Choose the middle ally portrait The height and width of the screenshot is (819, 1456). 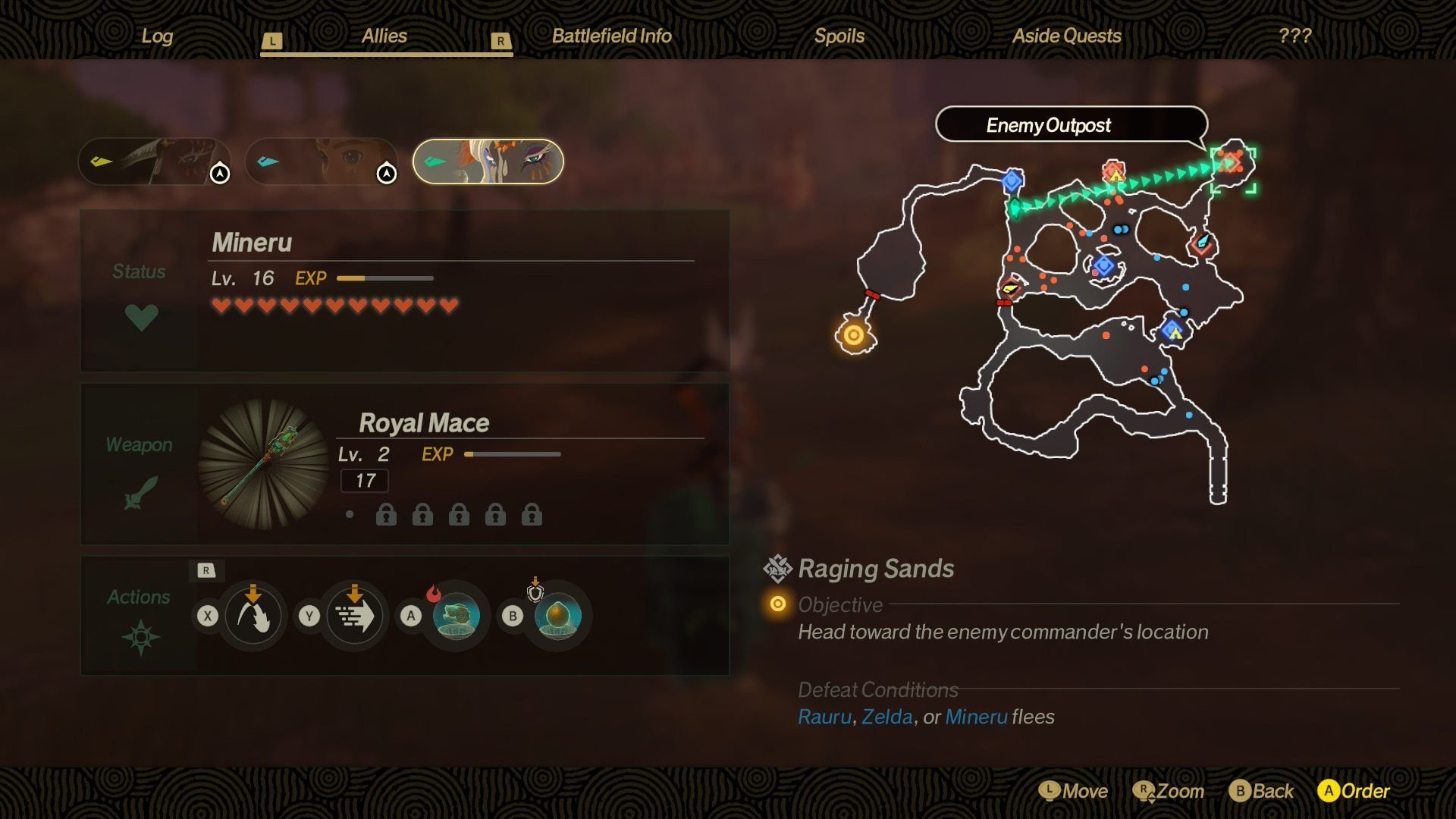point(321,162)
